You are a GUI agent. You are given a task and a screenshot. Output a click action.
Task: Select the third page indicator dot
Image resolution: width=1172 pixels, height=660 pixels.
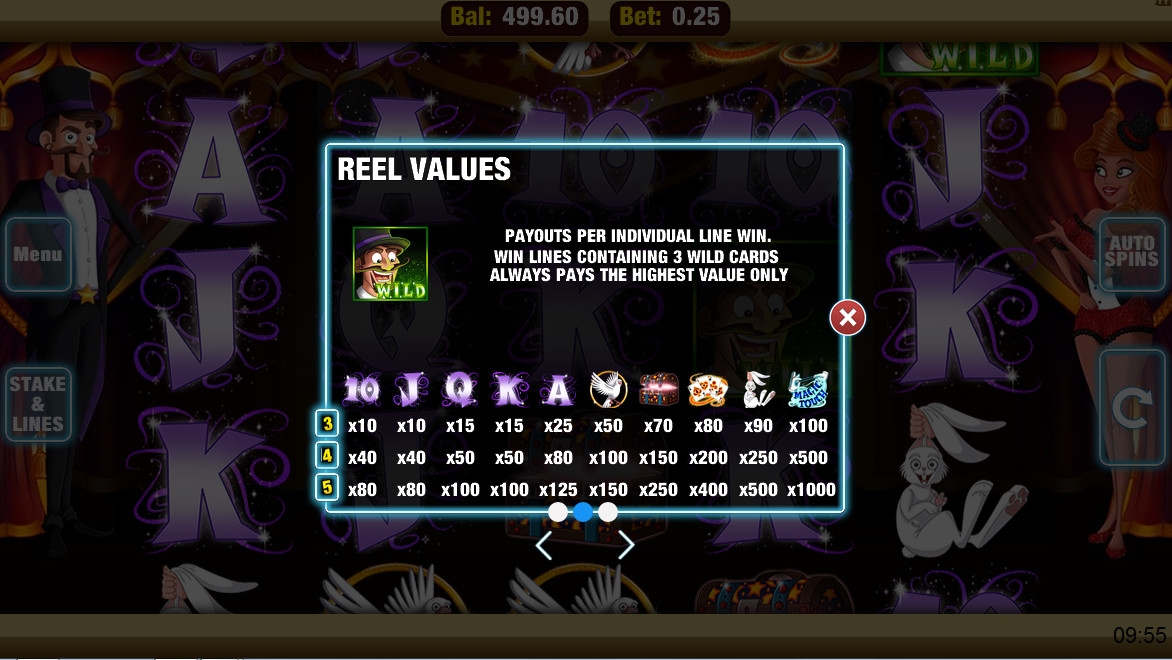pos(608,512)
